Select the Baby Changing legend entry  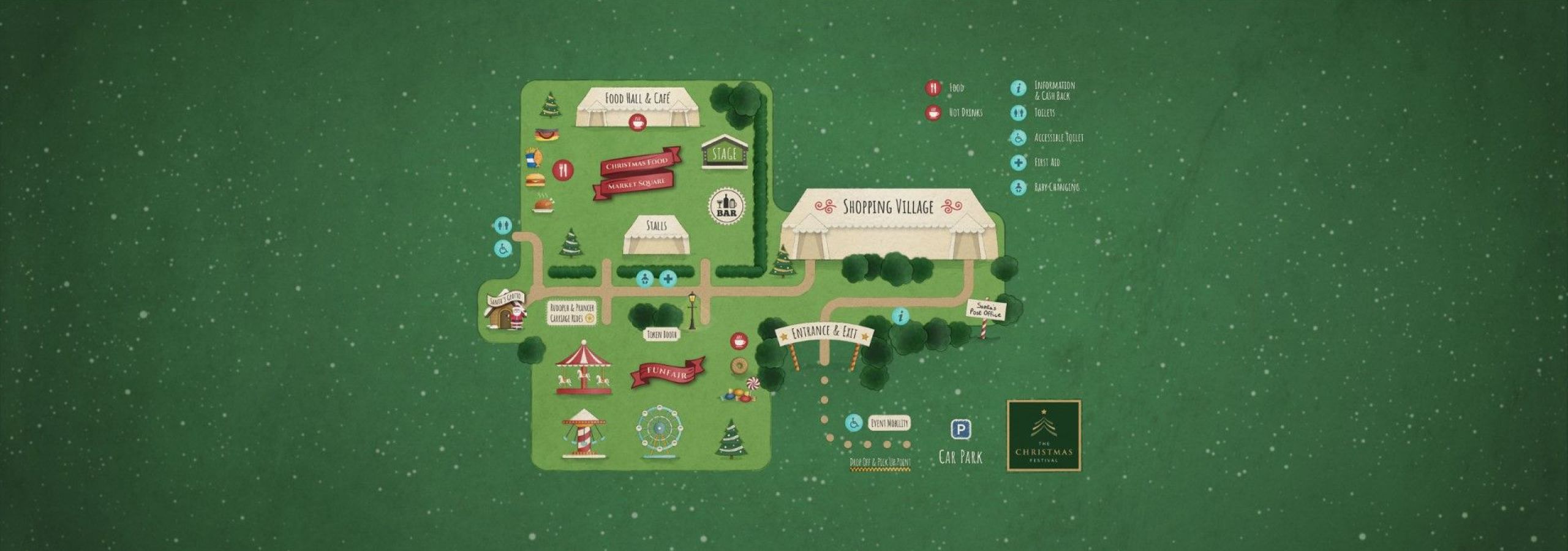(1056, 187)
